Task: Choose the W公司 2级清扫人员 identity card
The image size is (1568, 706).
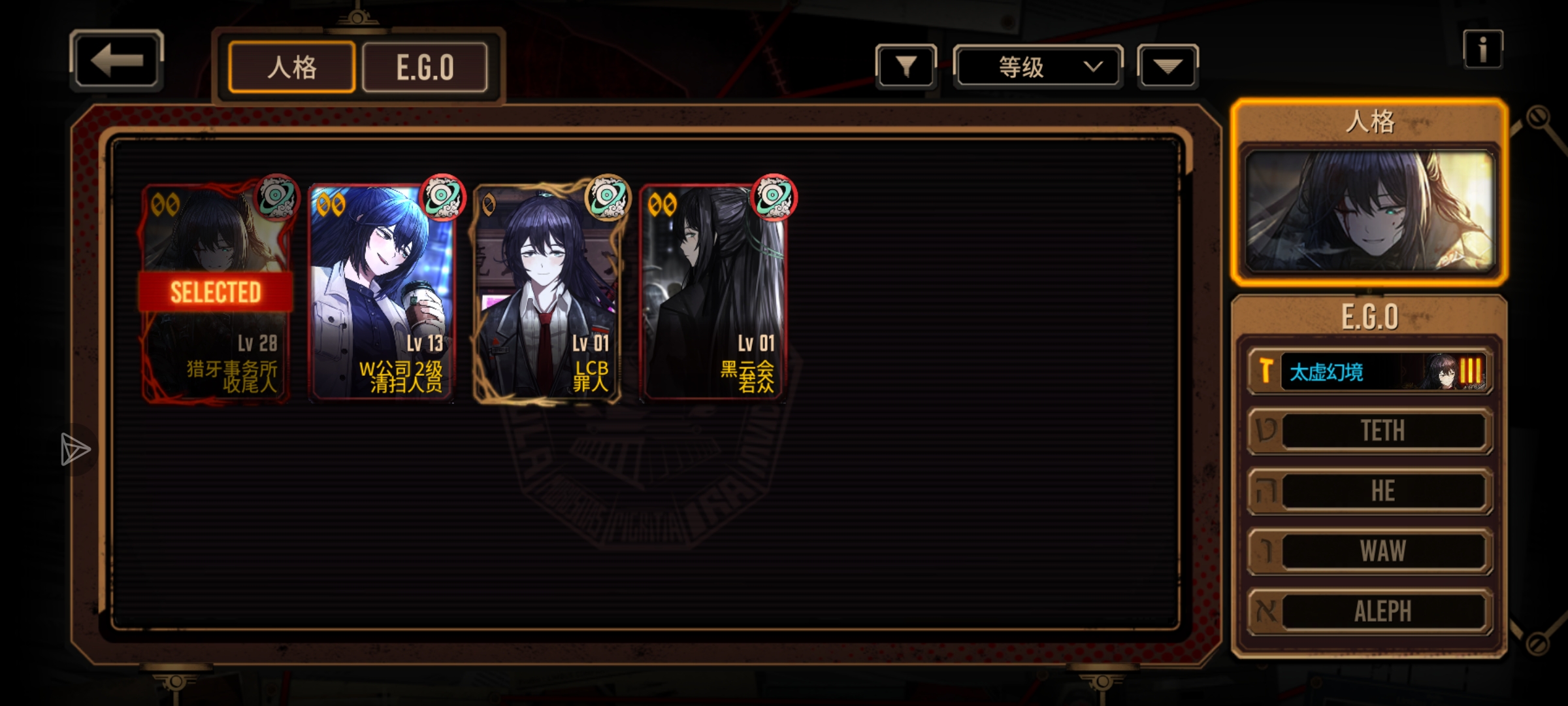Action: 382,293
